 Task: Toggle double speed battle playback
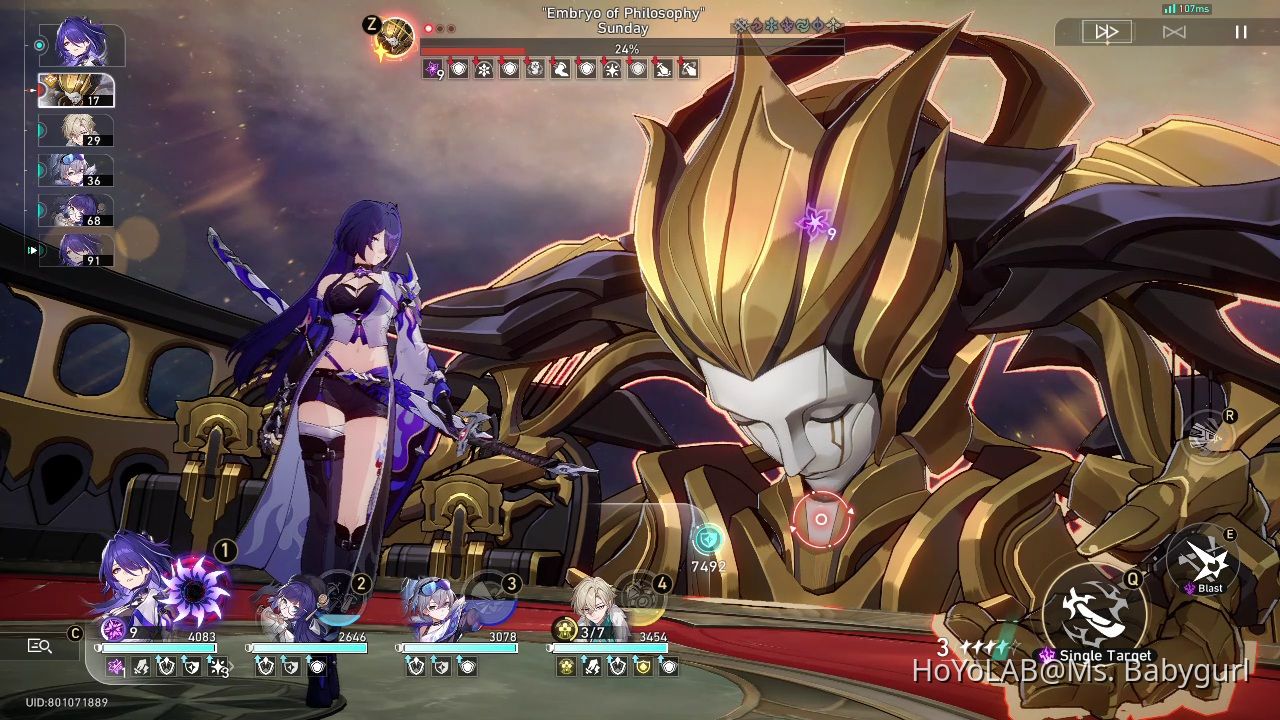pos(1107,31)
